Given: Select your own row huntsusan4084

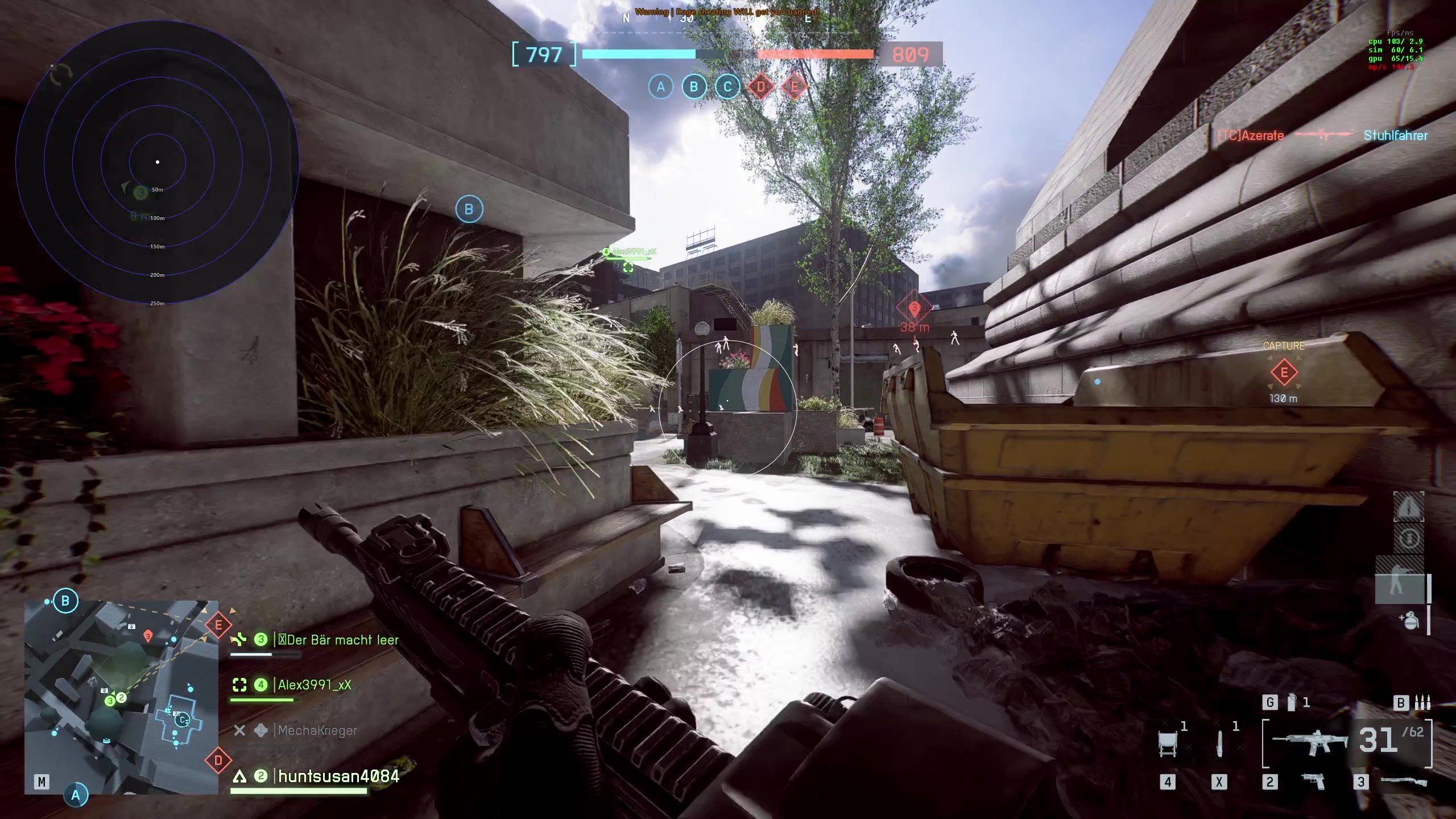Looking at the screenshot, I should point(338,776).
